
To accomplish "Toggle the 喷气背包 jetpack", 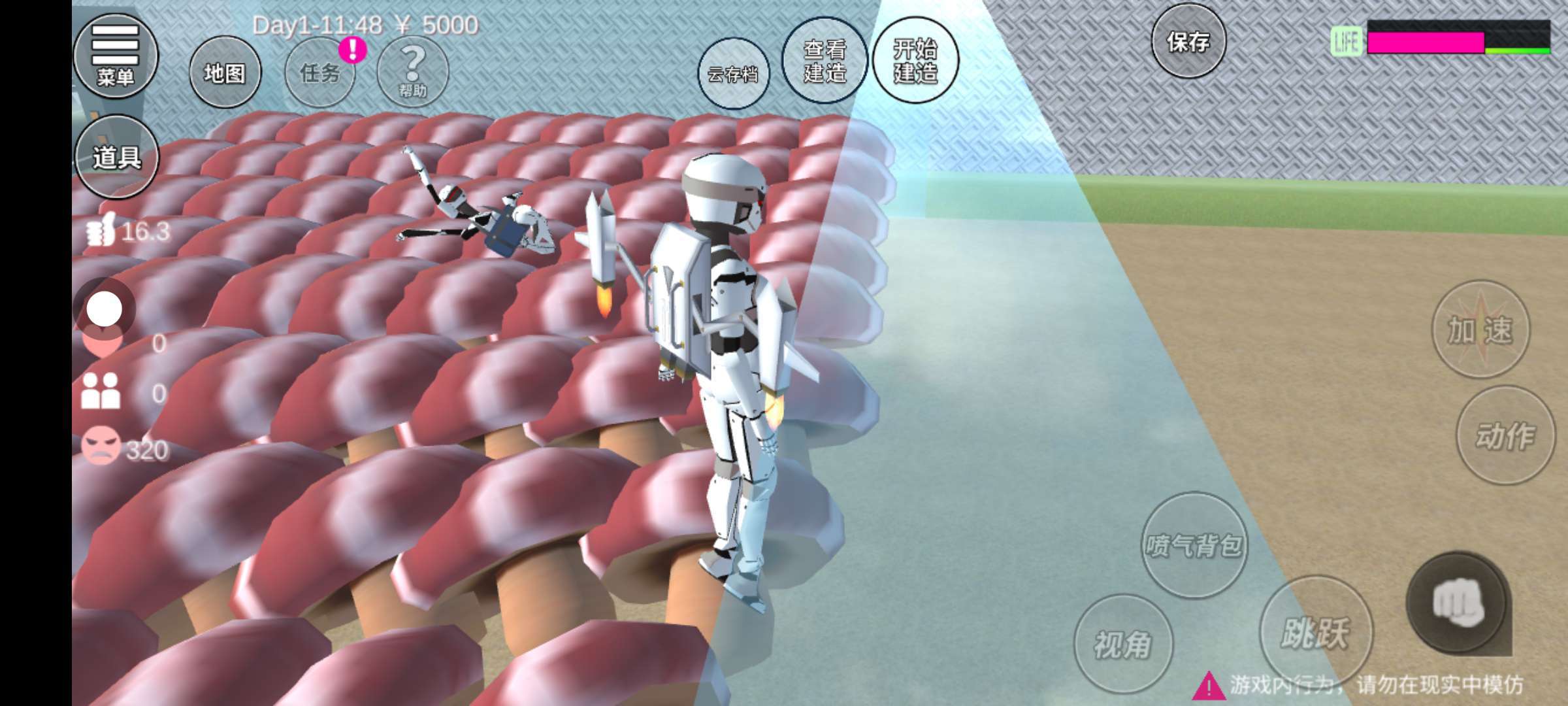I will (1194, 545).
